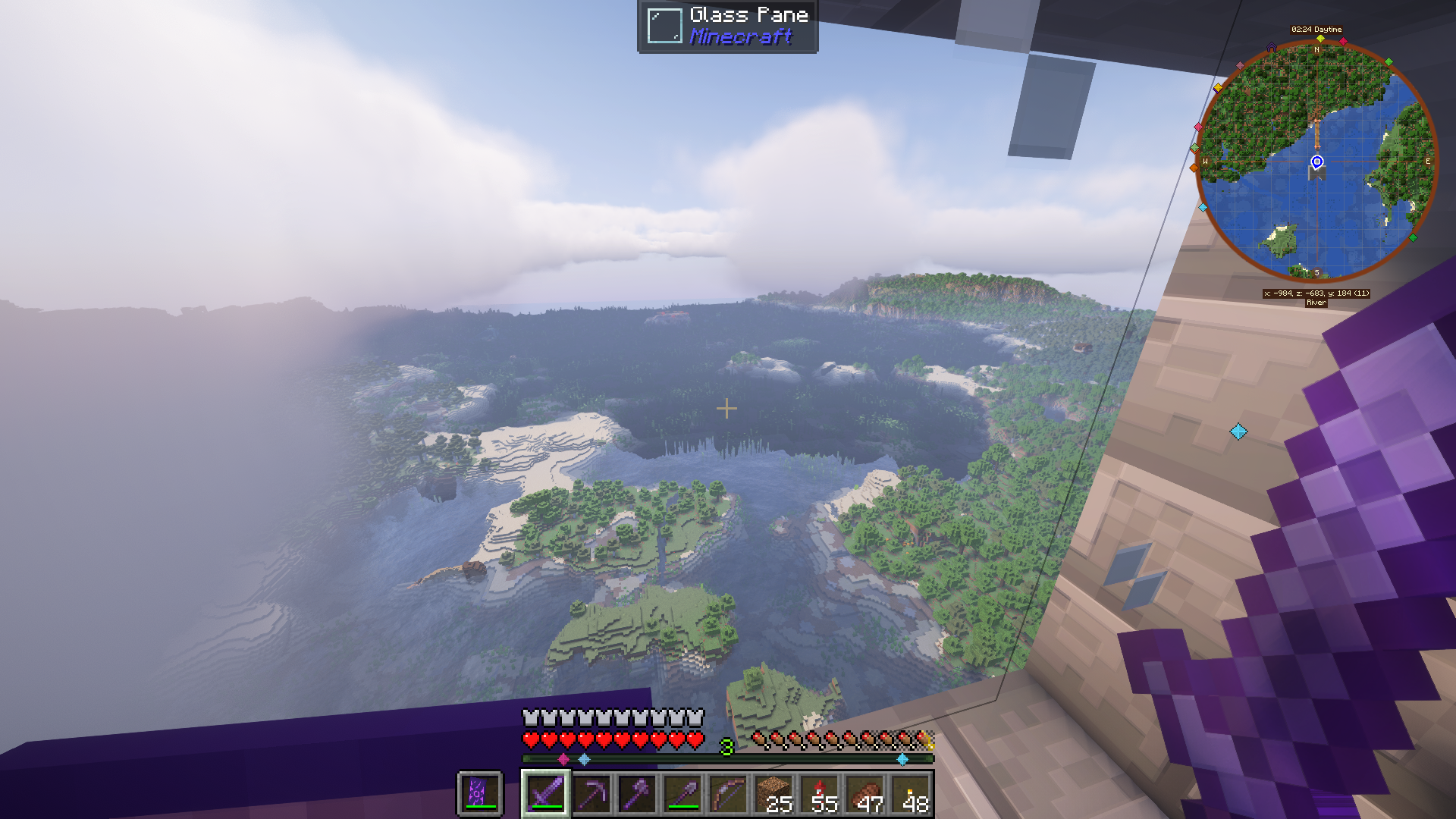Equip the bow from the hotbar

coord(728,794)
